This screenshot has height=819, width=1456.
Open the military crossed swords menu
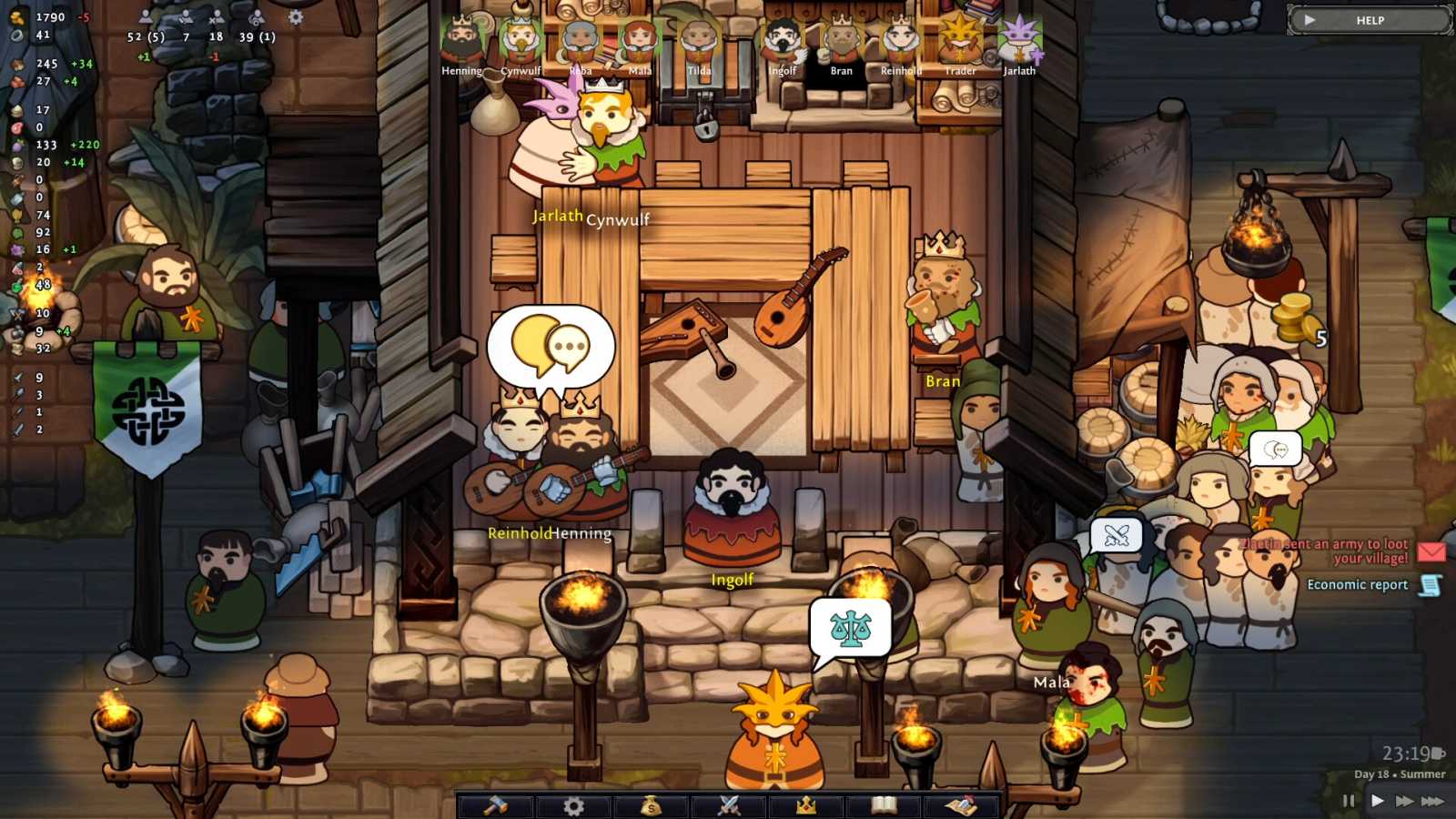pyautogui.click(x=728, y=805)
